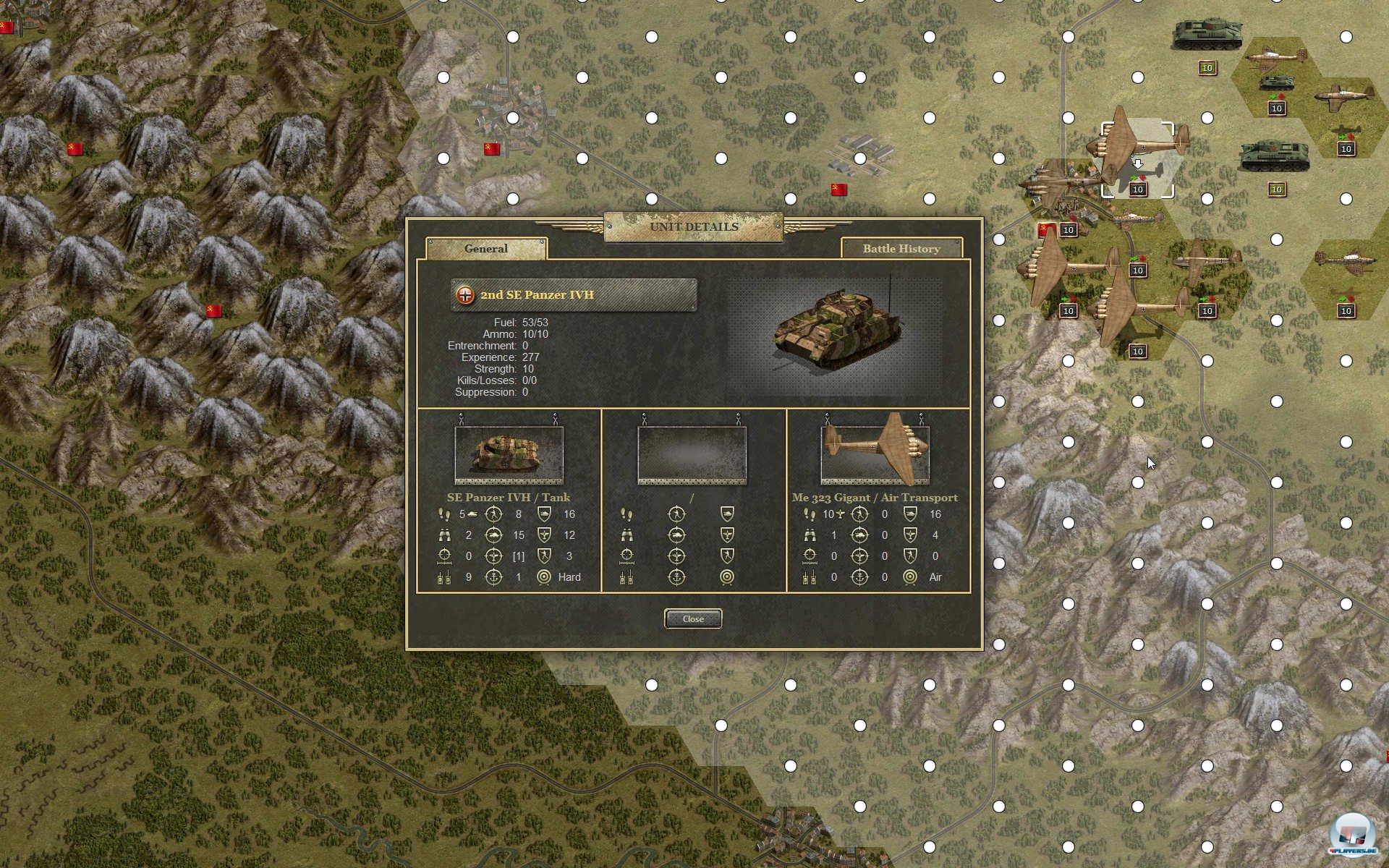Click the ground defense tank shield icon showing 16
The image size is (1389, 868).
click(x=545, y=514)
